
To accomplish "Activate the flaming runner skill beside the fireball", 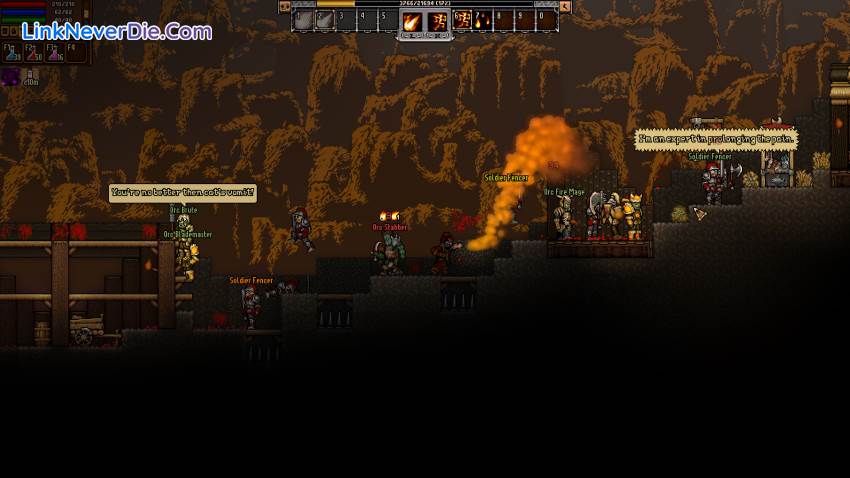I will 438,21.
